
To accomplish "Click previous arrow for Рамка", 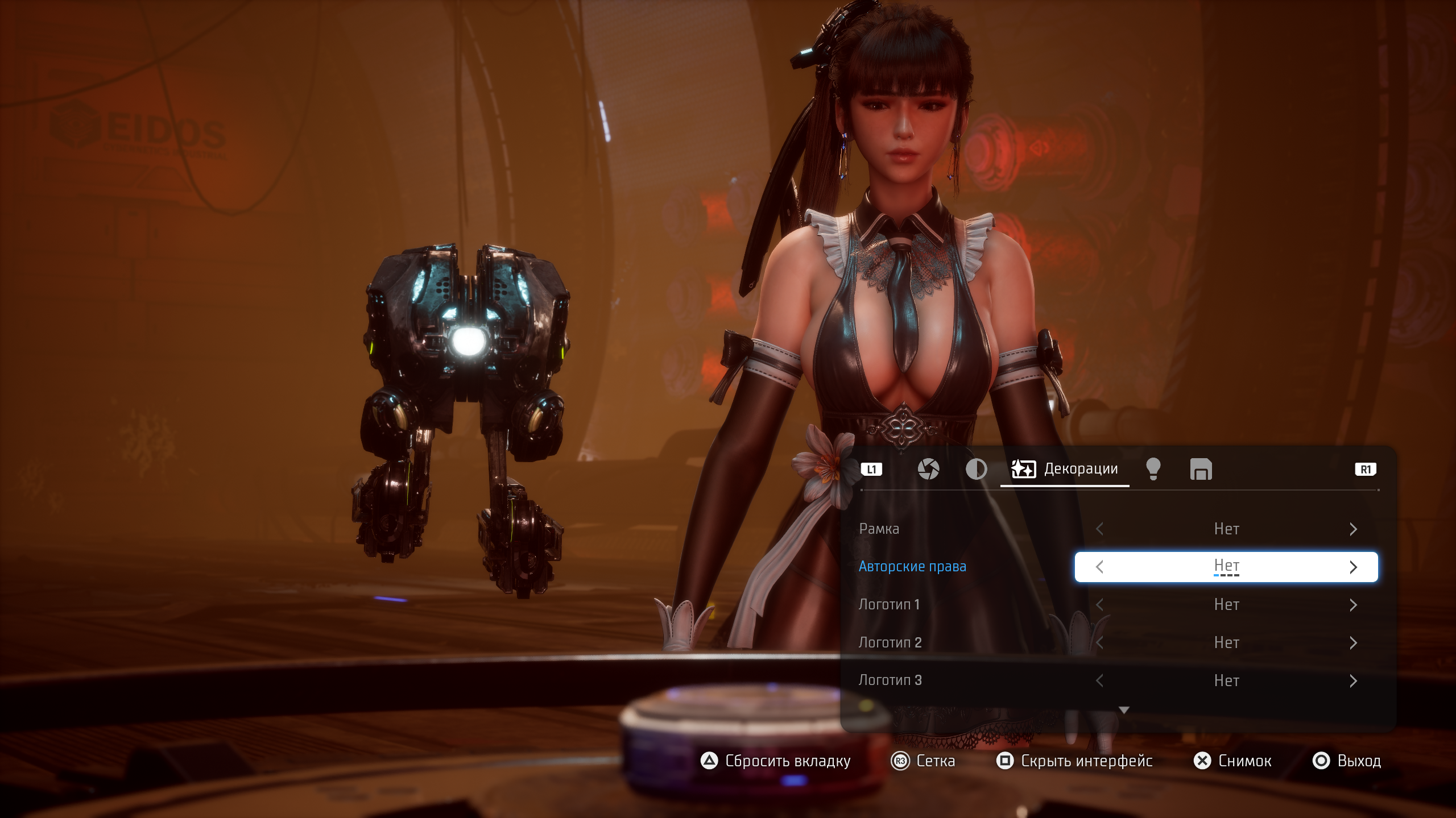I will [1099, 529].
